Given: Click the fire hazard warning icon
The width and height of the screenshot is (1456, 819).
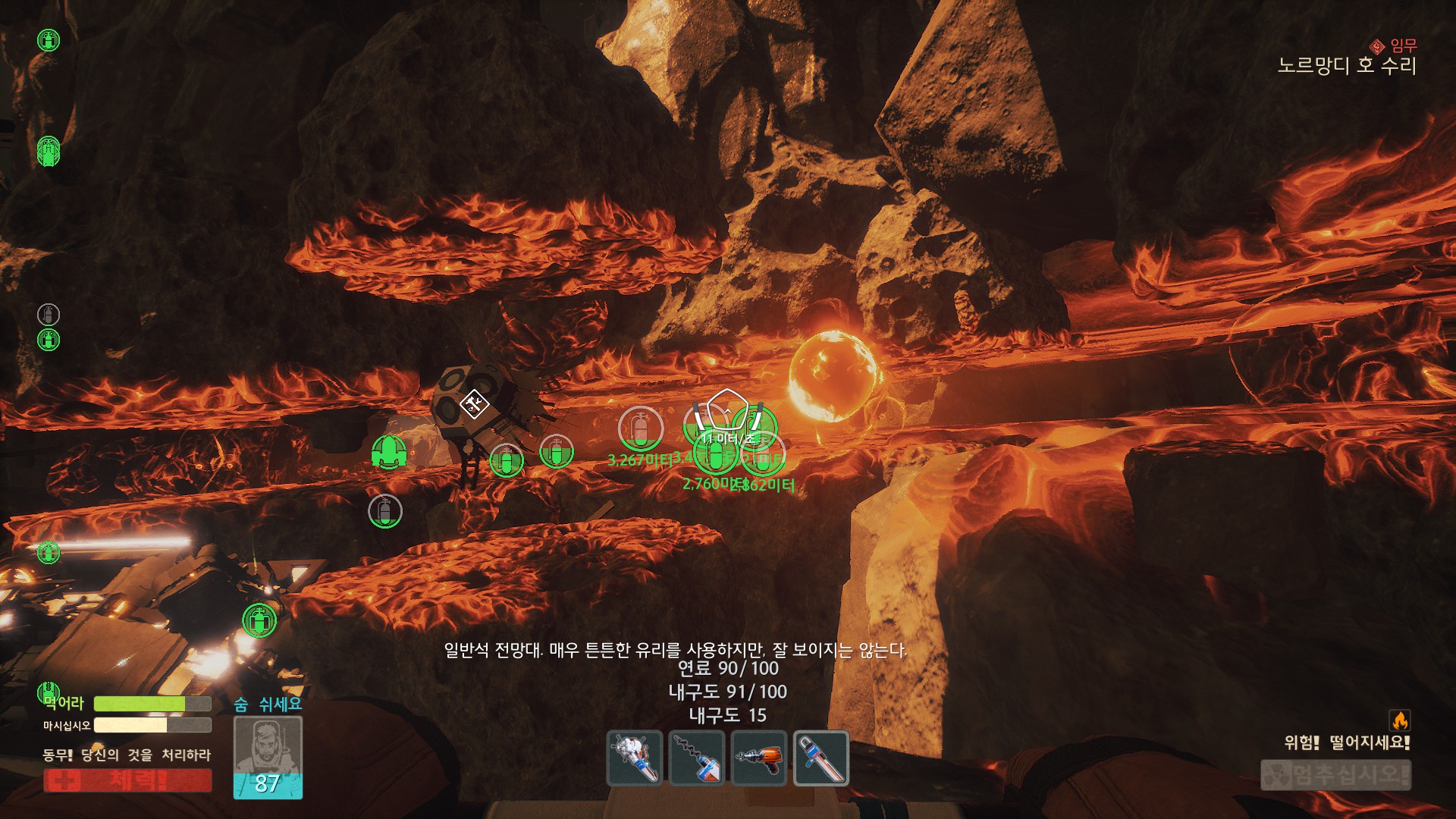Looking at the screenshot, I should 1399,720.
